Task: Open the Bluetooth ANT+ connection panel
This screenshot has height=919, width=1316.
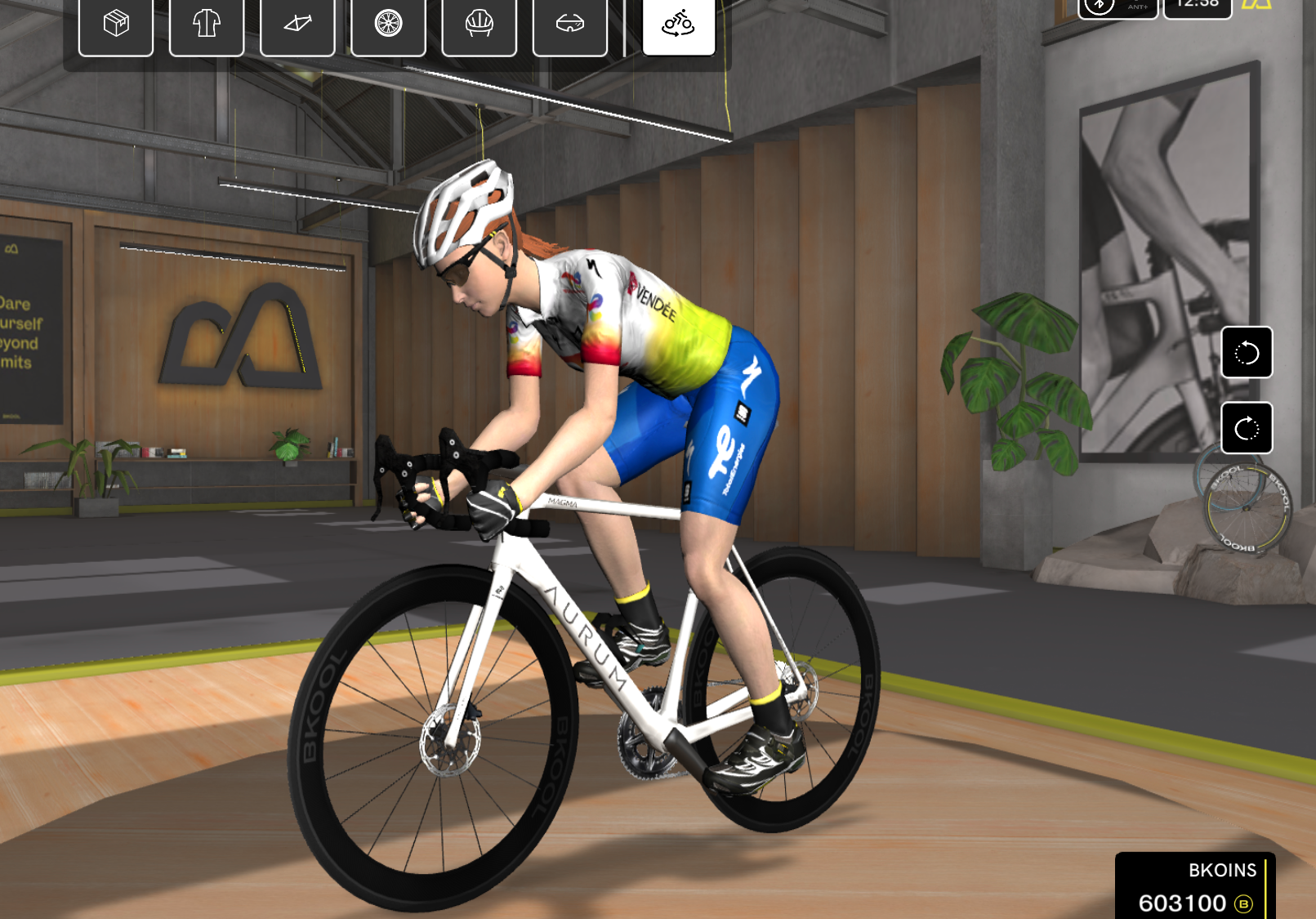Action: 1117,7
